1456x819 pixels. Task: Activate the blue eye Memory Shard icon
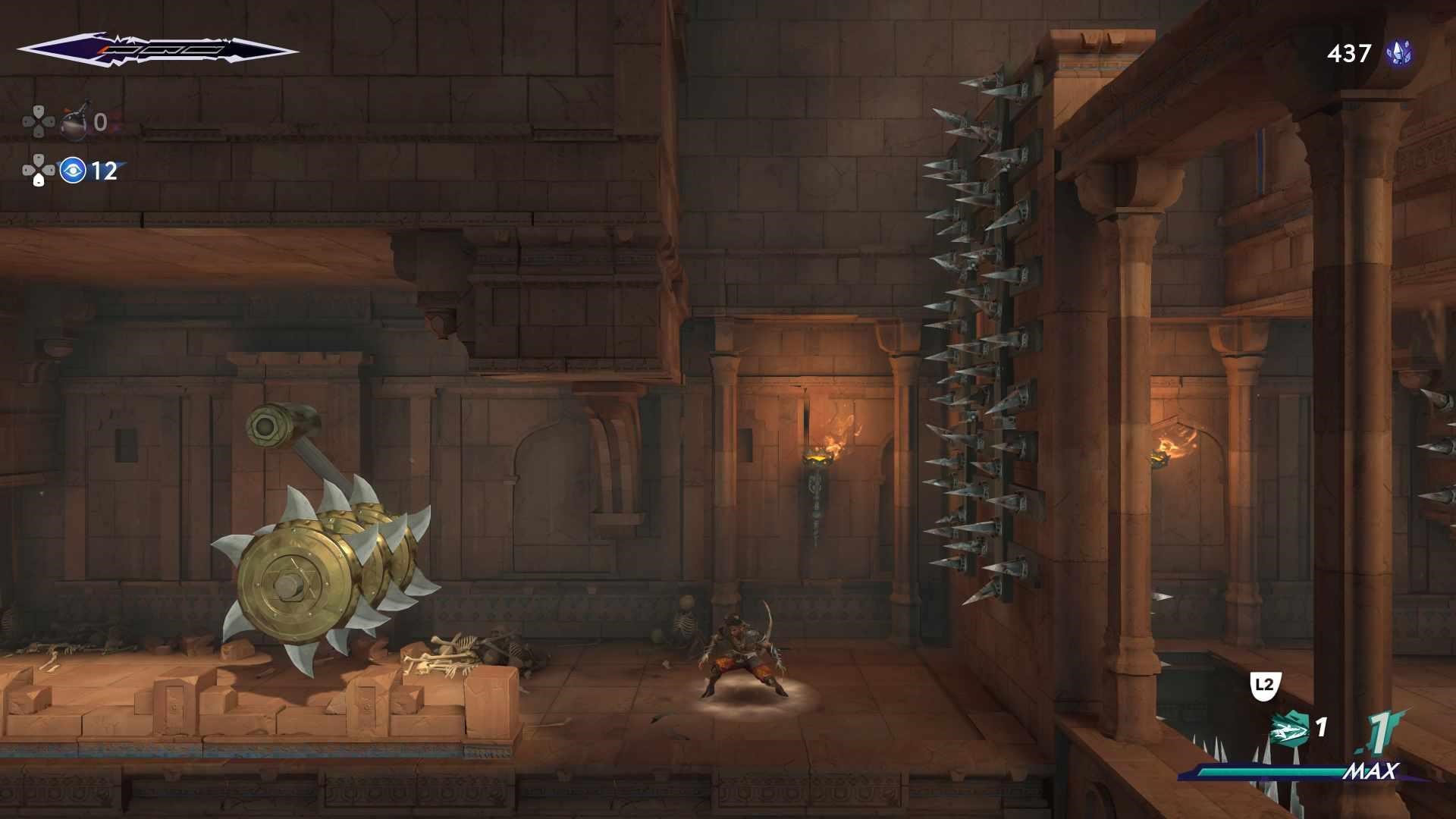pos(73,171)
